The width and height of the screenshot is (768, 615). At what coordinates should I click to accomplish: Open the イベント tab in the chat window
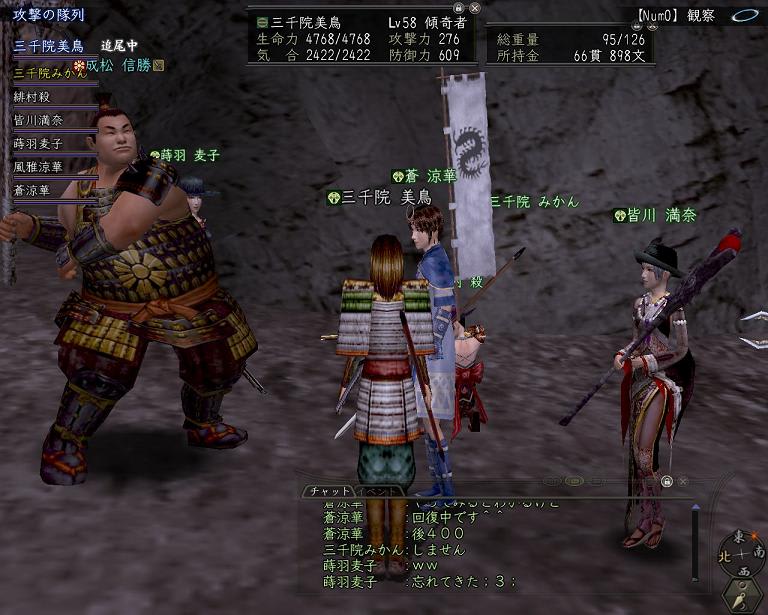click(x=380, y=491)
